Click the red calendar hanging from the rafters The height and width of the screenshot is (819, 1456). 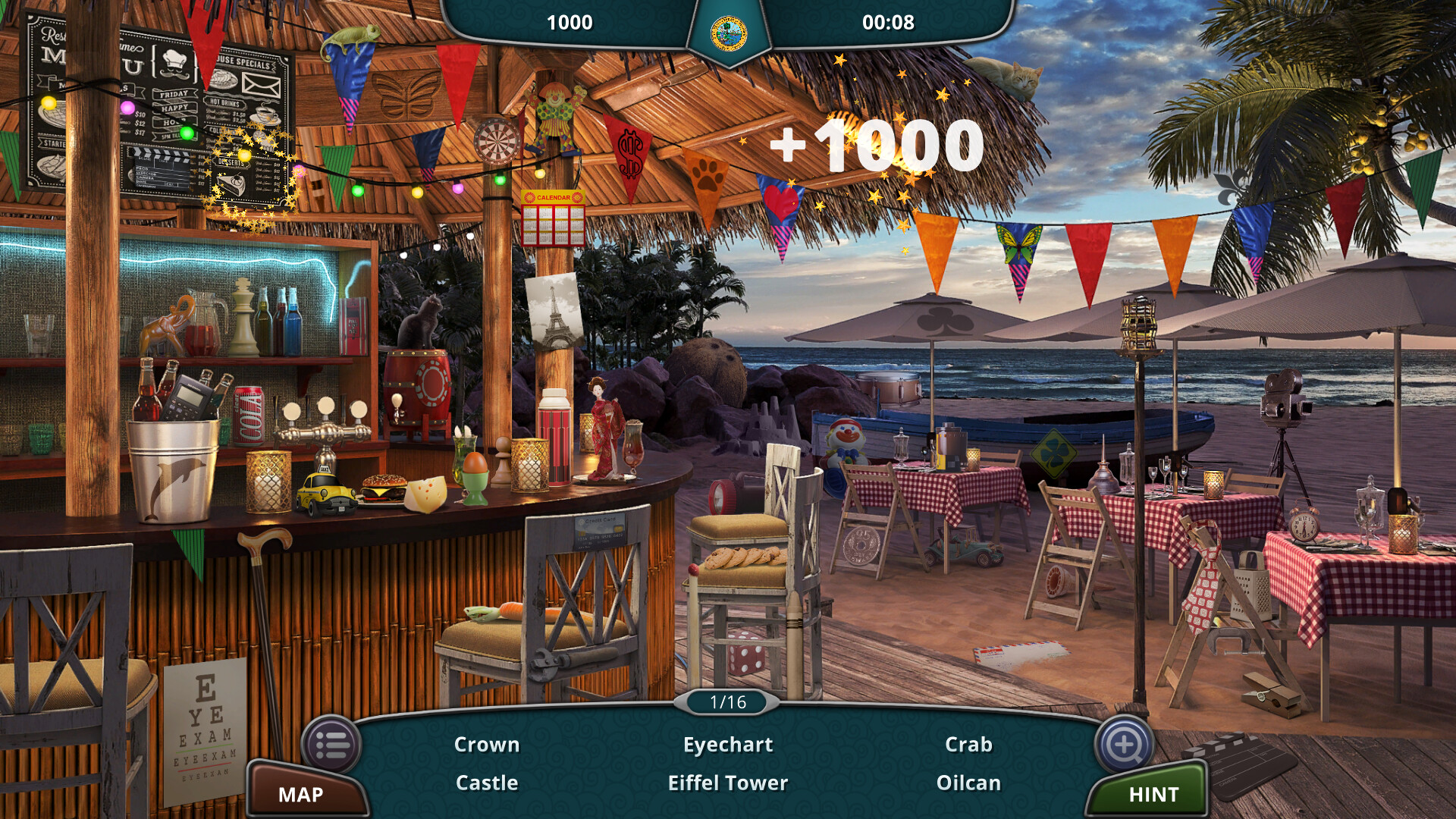[x=552, y=216]
